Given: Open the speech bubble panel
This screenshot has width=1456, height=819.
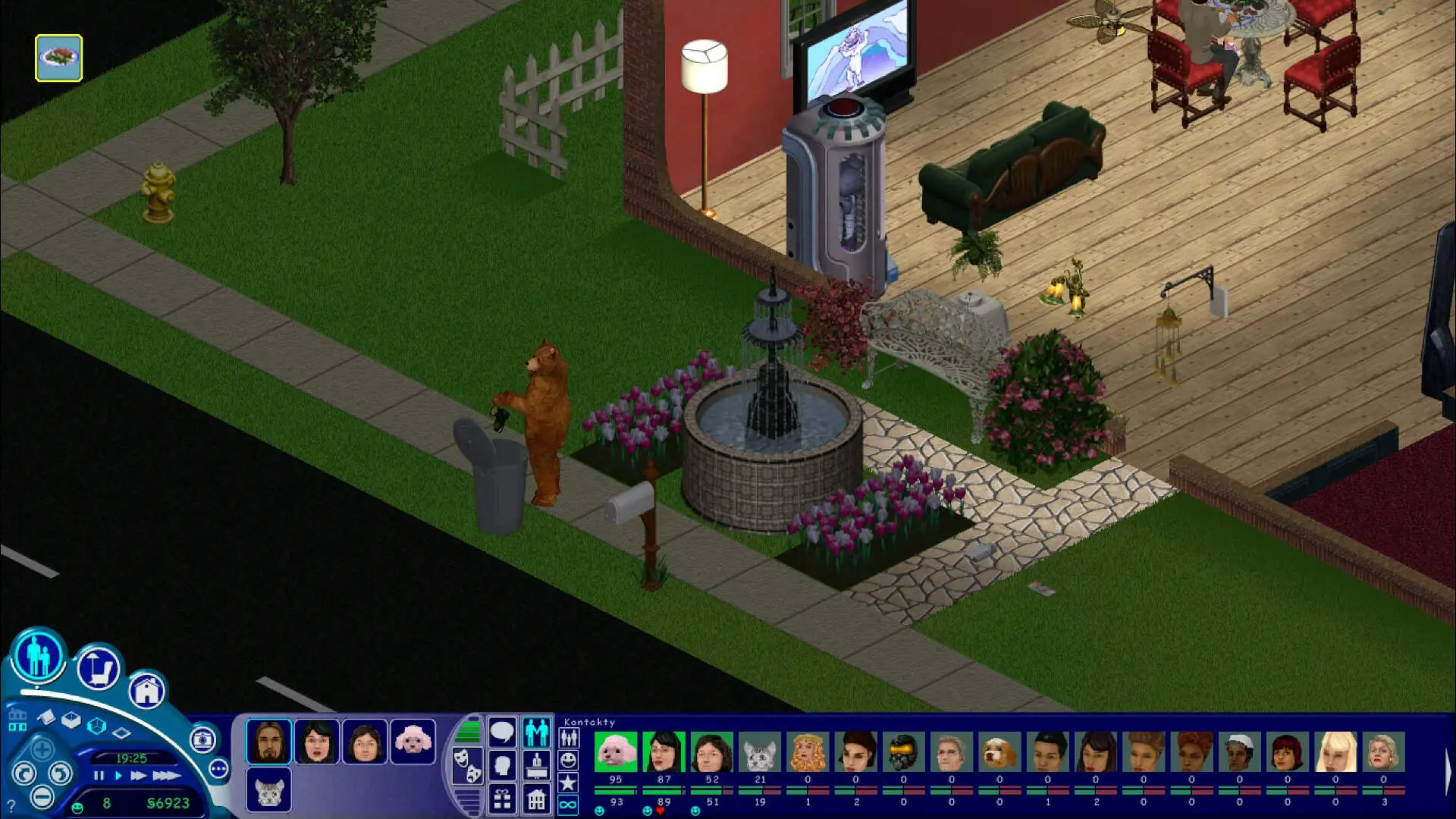Looking at the screenshot, I should [502, 733].
